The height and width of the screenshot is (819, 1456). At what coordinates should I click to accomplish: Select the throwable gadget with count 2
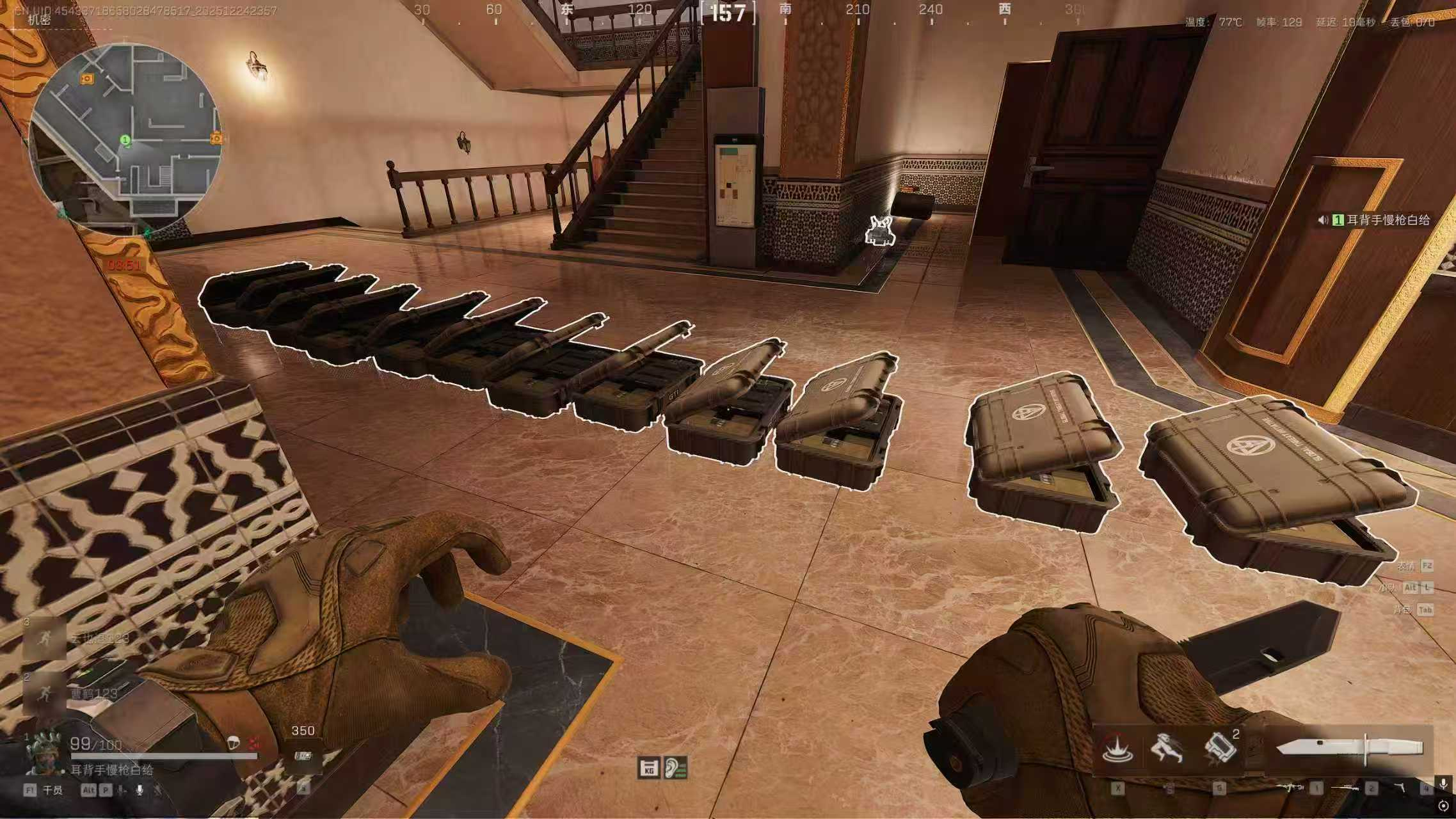[x=1220, y=748]
